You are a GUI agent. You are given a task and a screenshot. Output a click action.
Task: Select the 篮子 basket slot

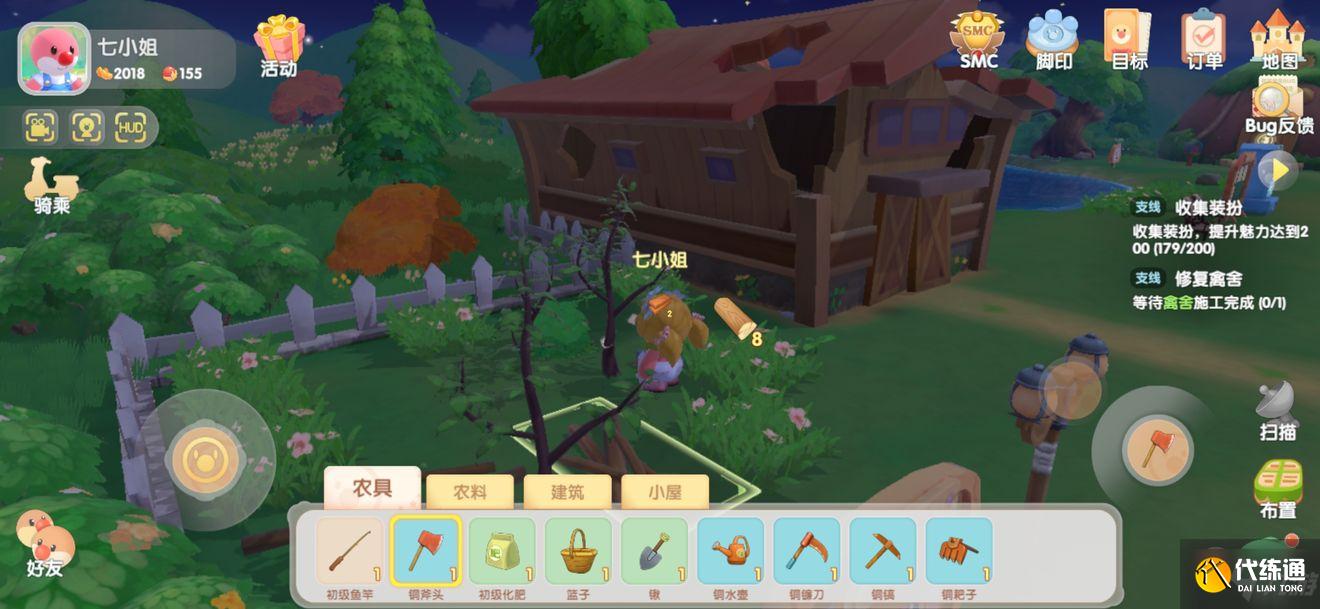(x=578, y=551)
